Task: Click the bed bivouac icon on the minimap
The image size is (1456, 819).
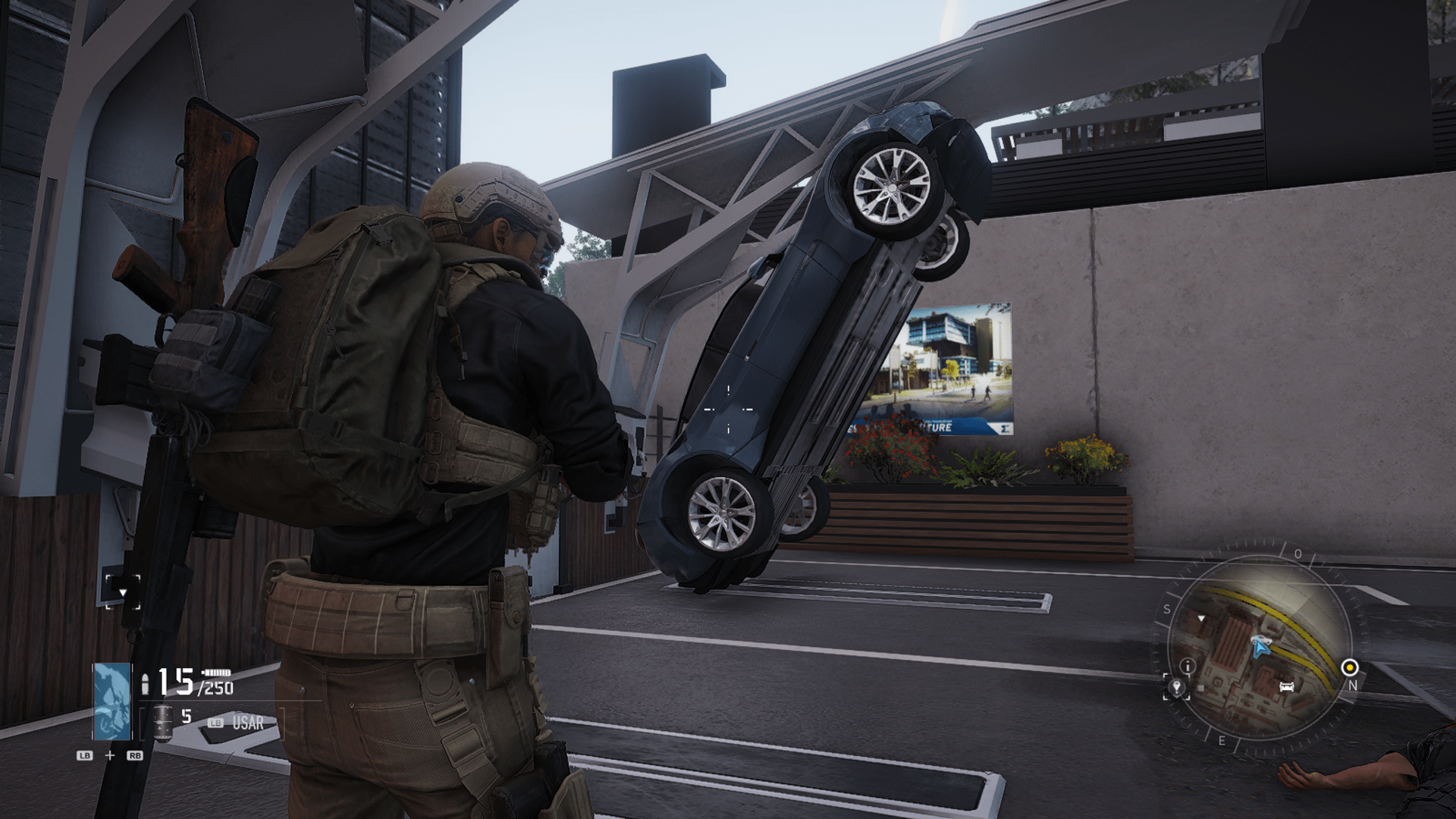Action: click(x=1286, y=687)
